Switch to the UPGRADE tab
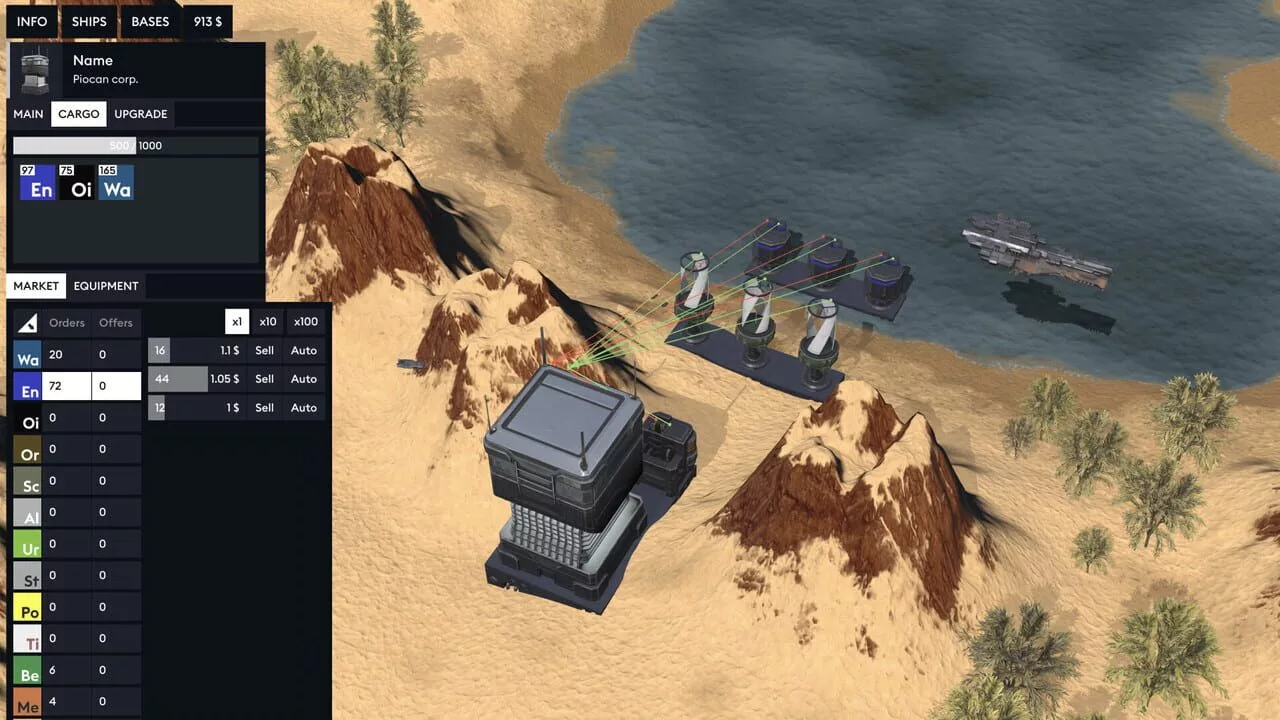The height and width of the screenshot is (720, 1280). click(x=141, y=114)
